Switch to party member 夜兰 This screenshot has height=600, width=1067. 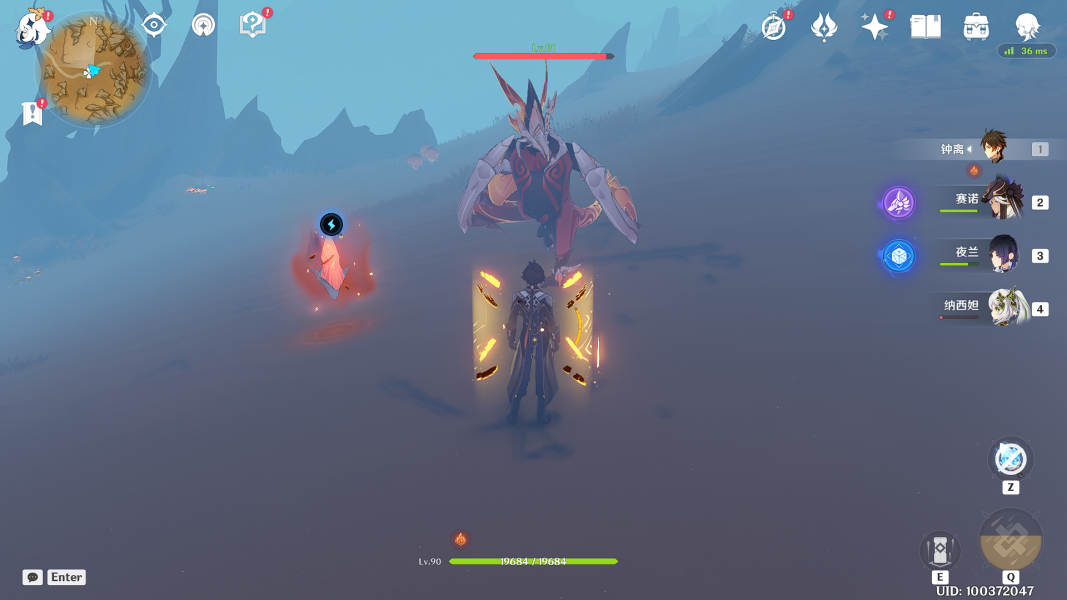tap(1000, 254)
